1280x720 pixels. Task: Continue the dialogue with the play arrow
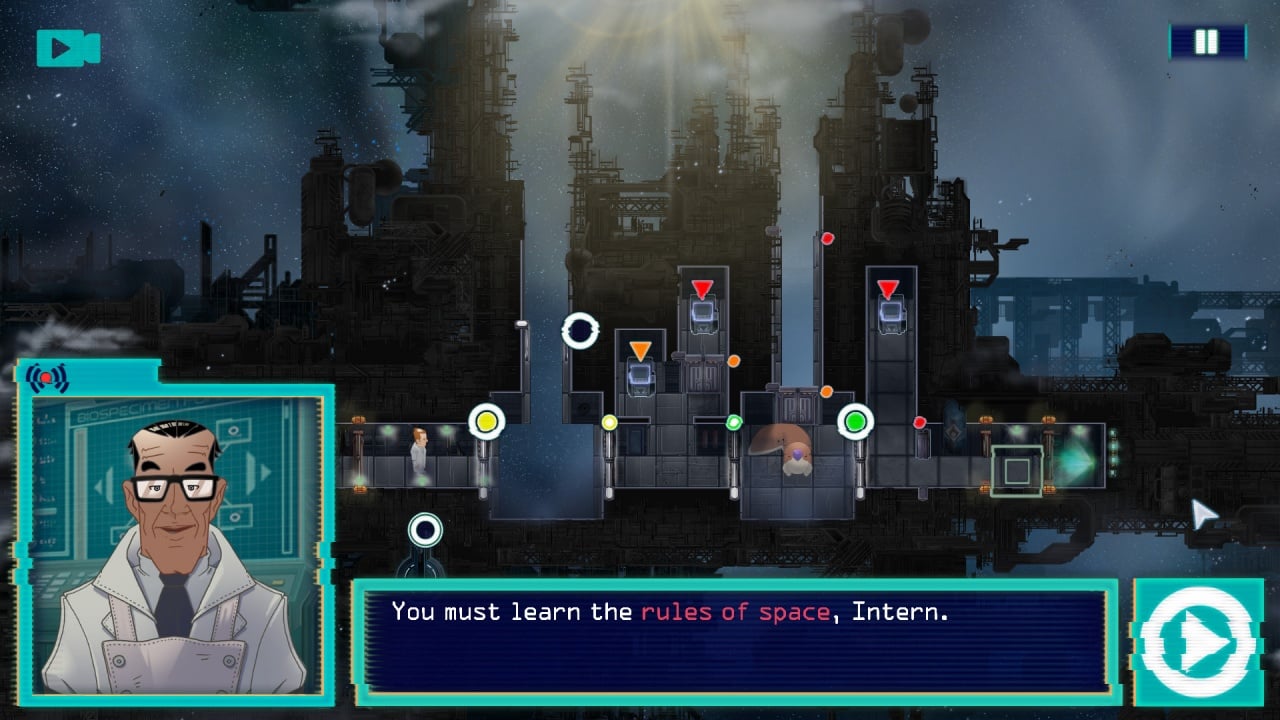pos(1197,643)
